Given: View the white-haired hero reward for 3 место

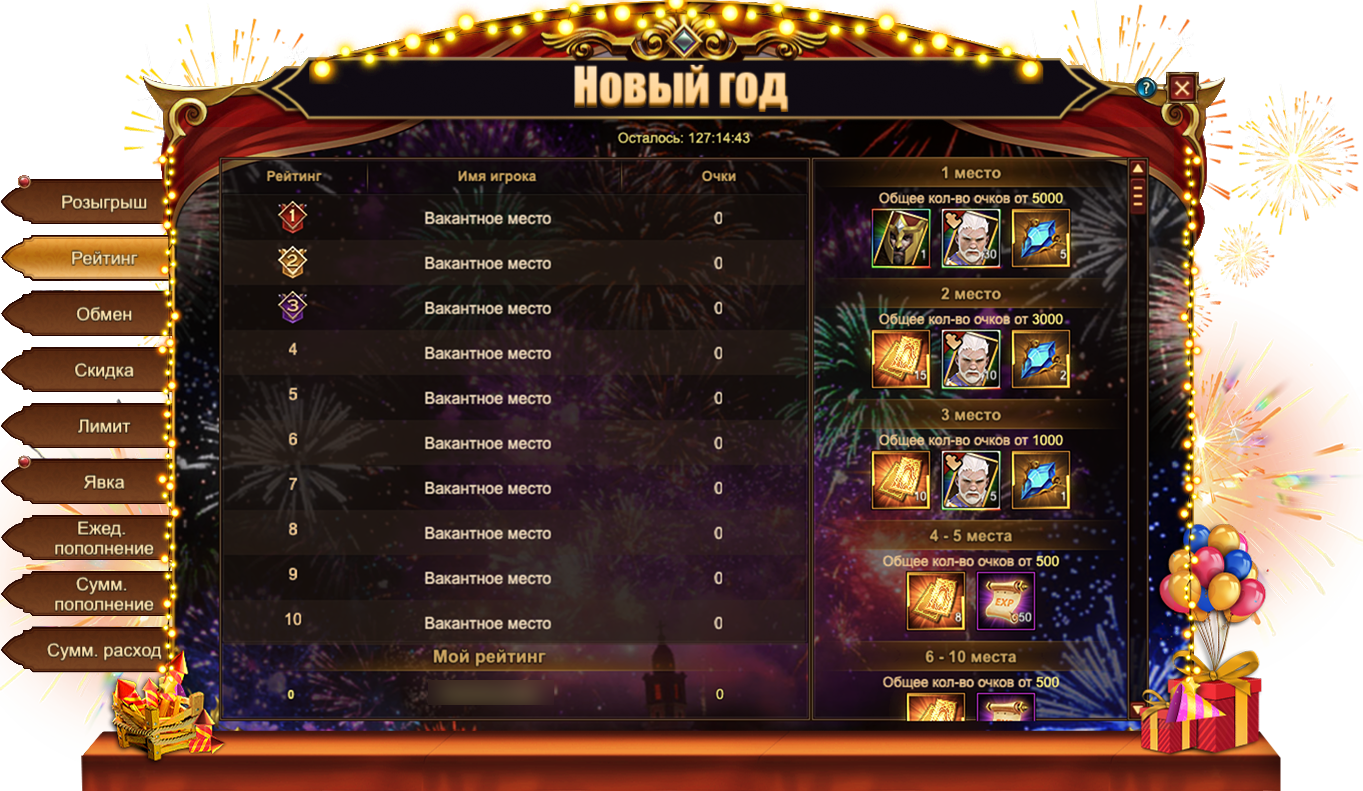Looking at the screenshot, I should [970, 480].
